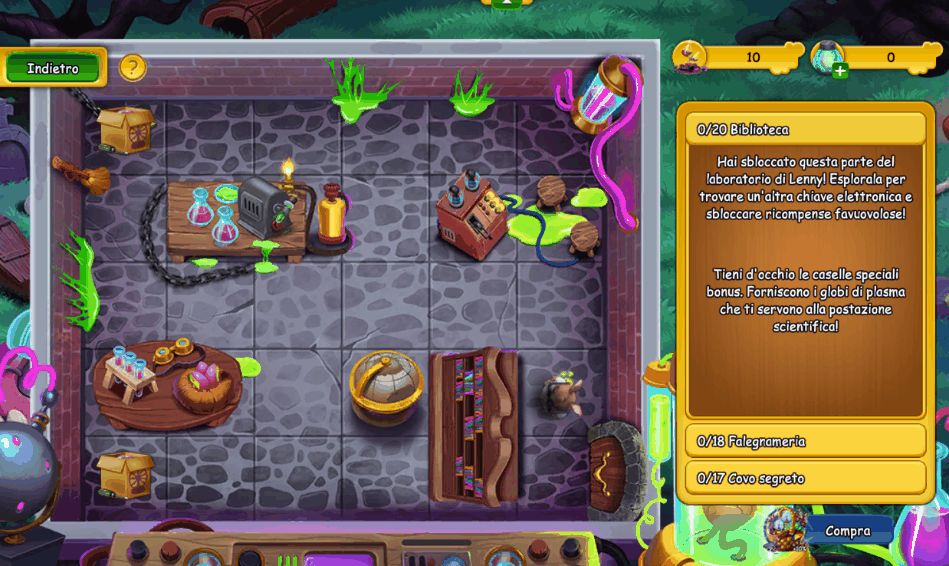Go back with the Indietro button

[x=53, y=68]
